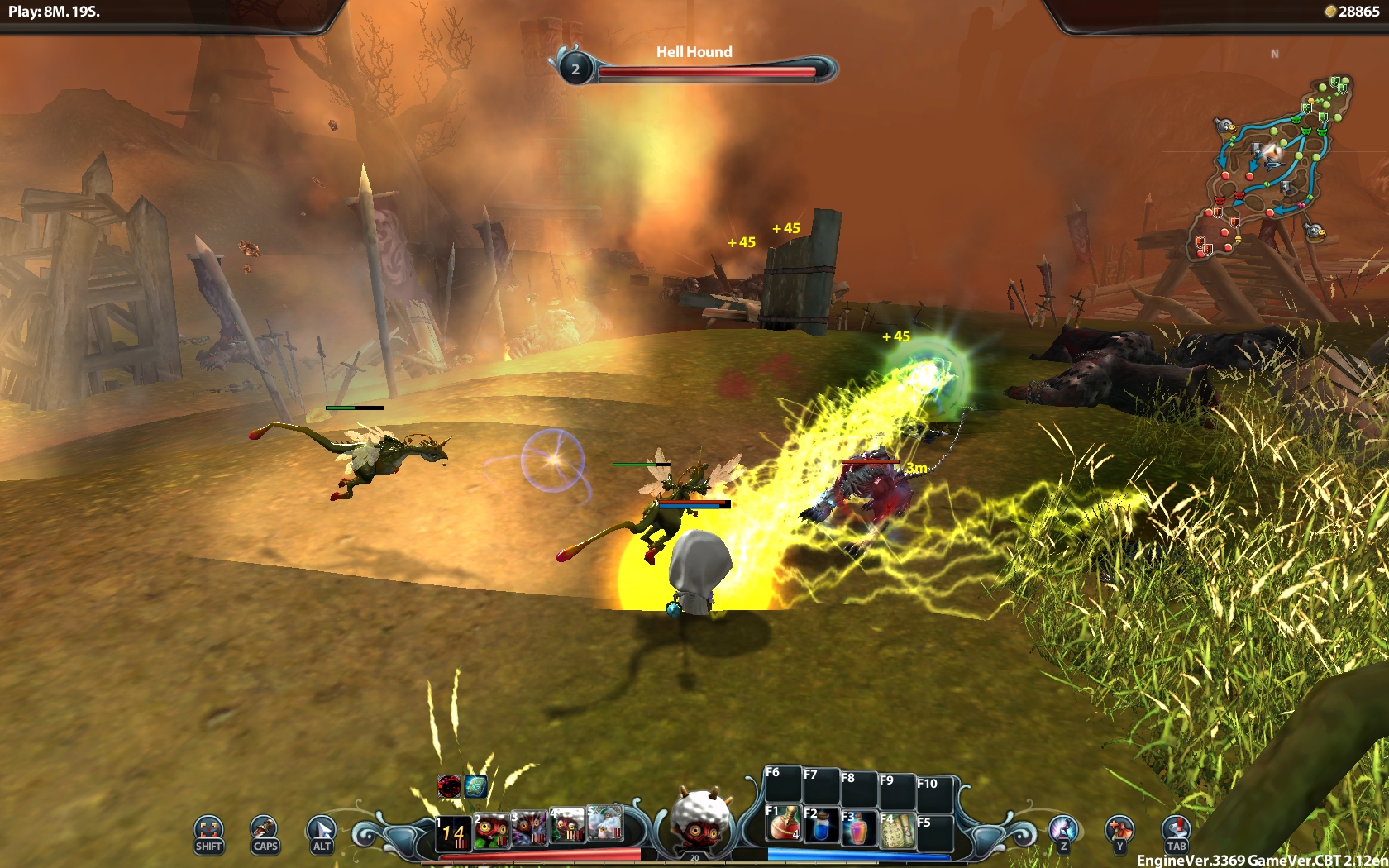Select skill slot 1 on cooldown

coord(453,832)
